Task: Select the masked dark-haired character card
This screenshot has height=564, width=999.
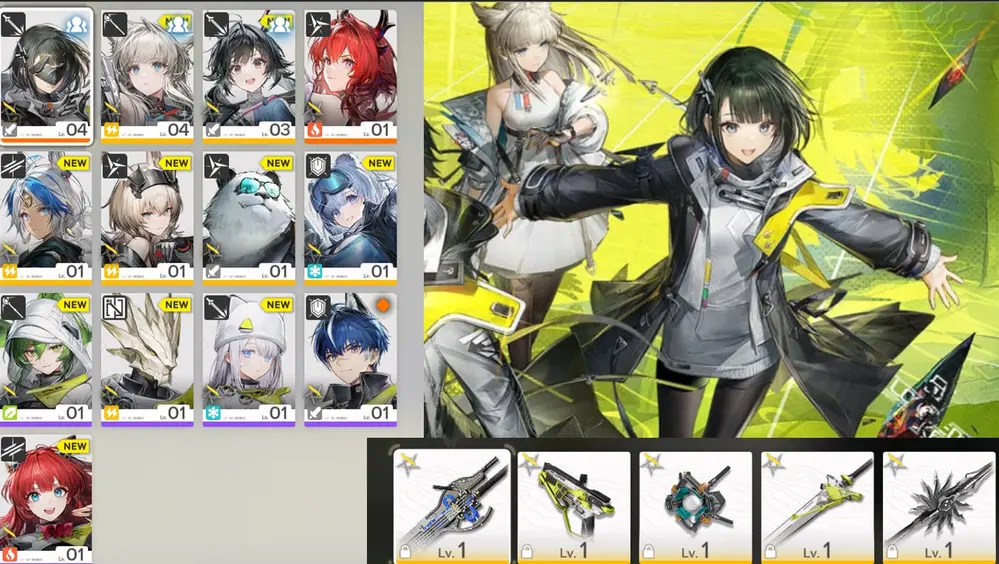Action: [x=47, y=77]
